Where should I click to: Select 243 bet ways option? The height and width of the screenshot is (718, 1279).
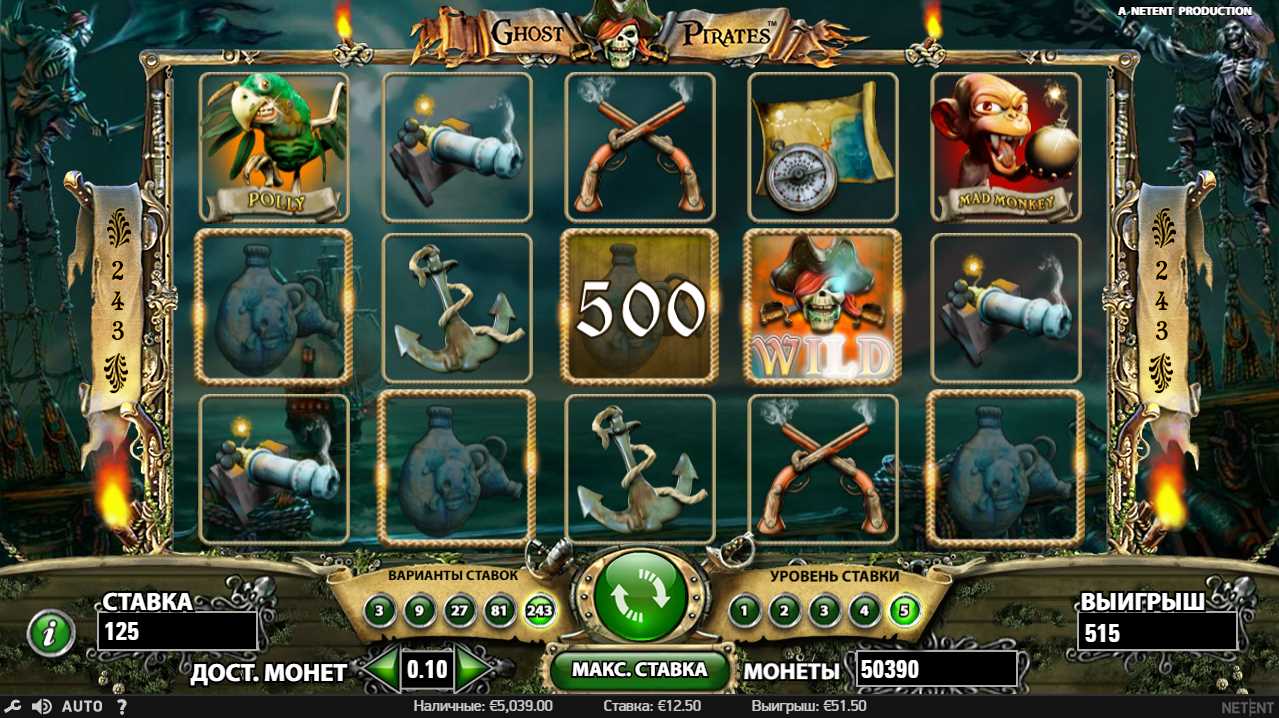click(540, 609)
